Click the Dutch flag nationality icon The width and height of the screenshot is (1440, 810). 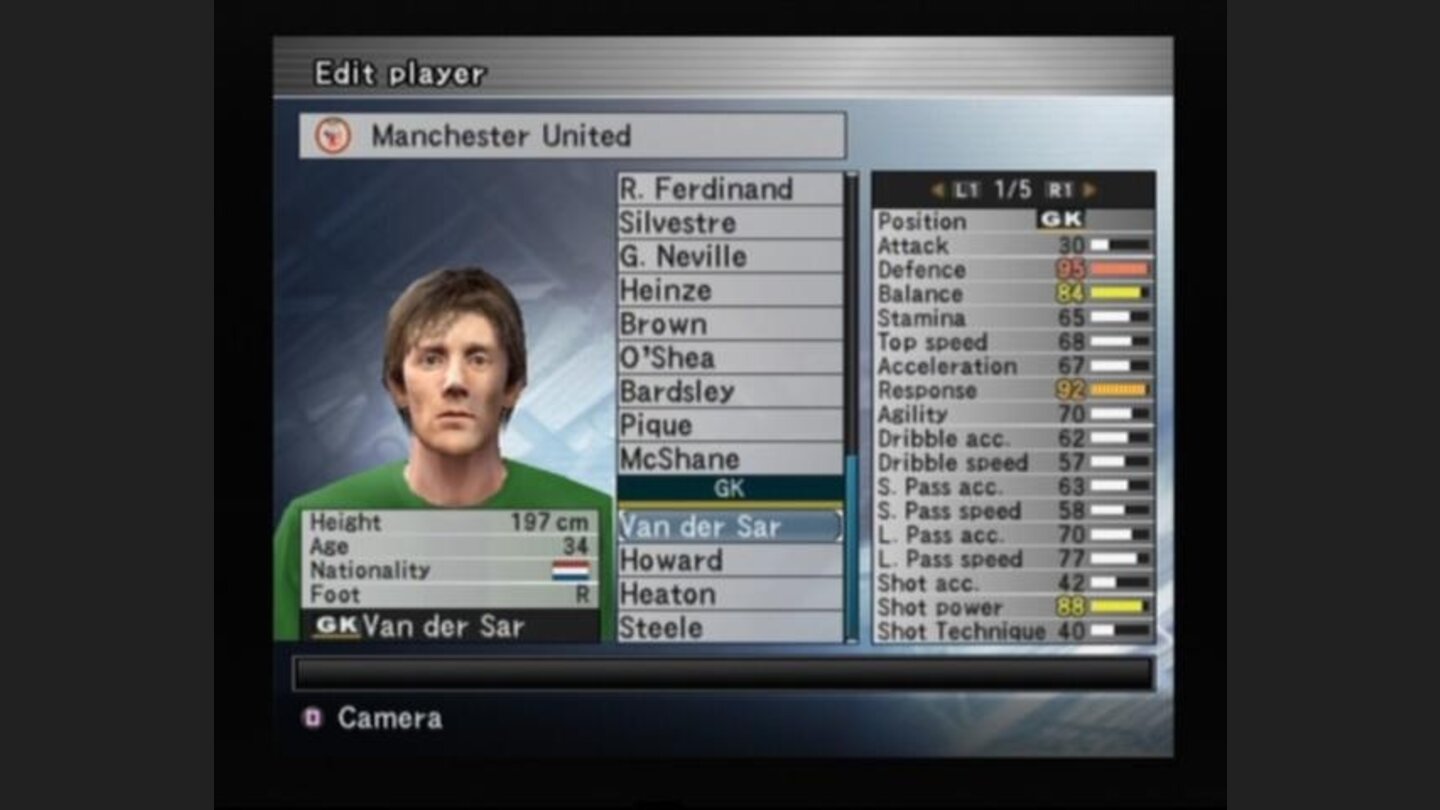(570, 572)
